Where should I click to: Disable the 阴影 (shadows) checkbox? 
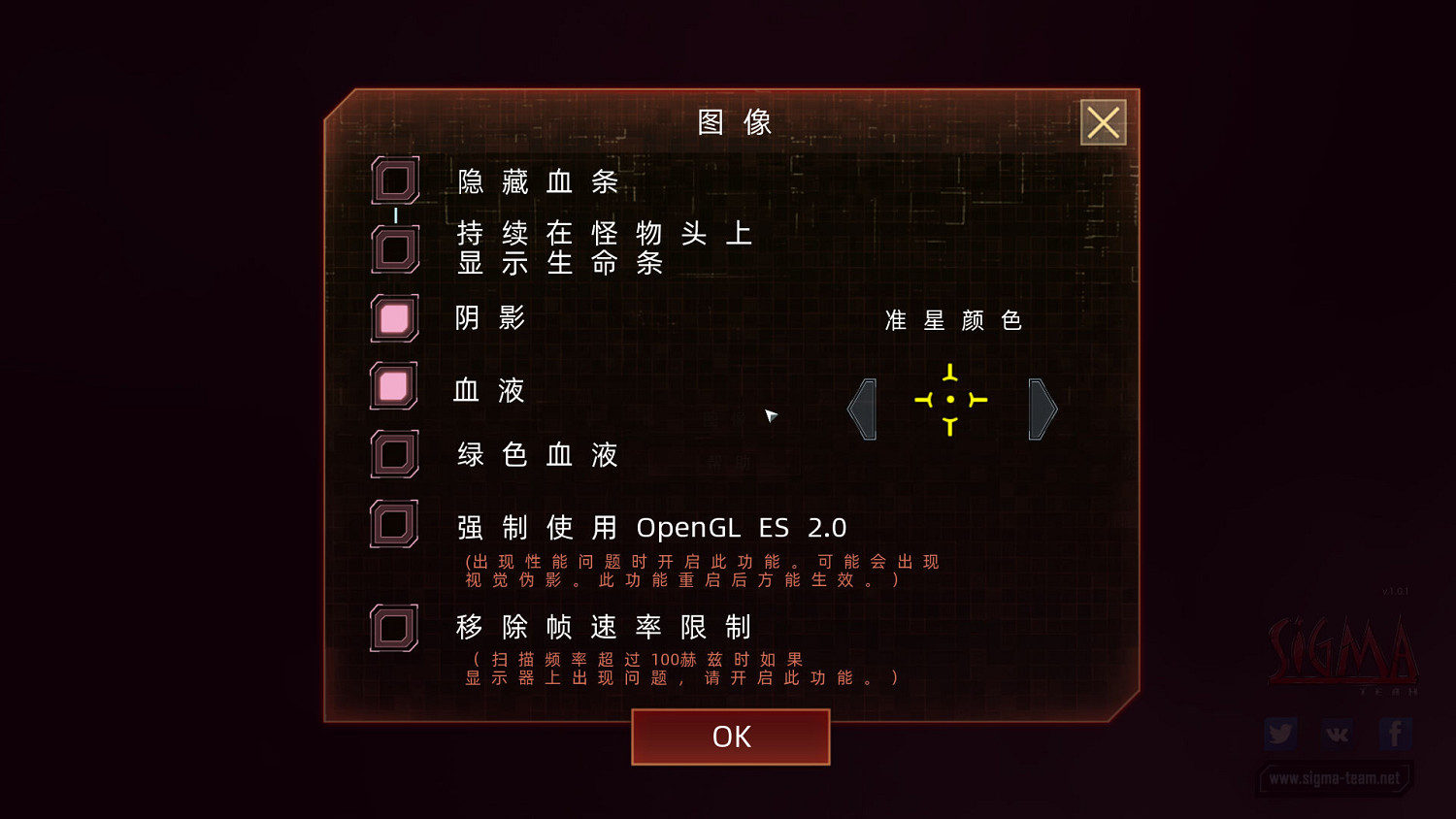[x=394, y=318]
